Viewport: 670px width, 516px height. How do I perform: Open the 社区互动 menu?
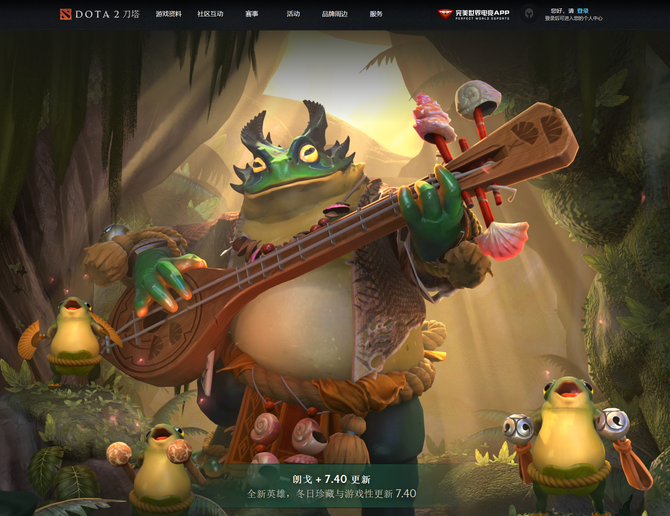(210, 14)
